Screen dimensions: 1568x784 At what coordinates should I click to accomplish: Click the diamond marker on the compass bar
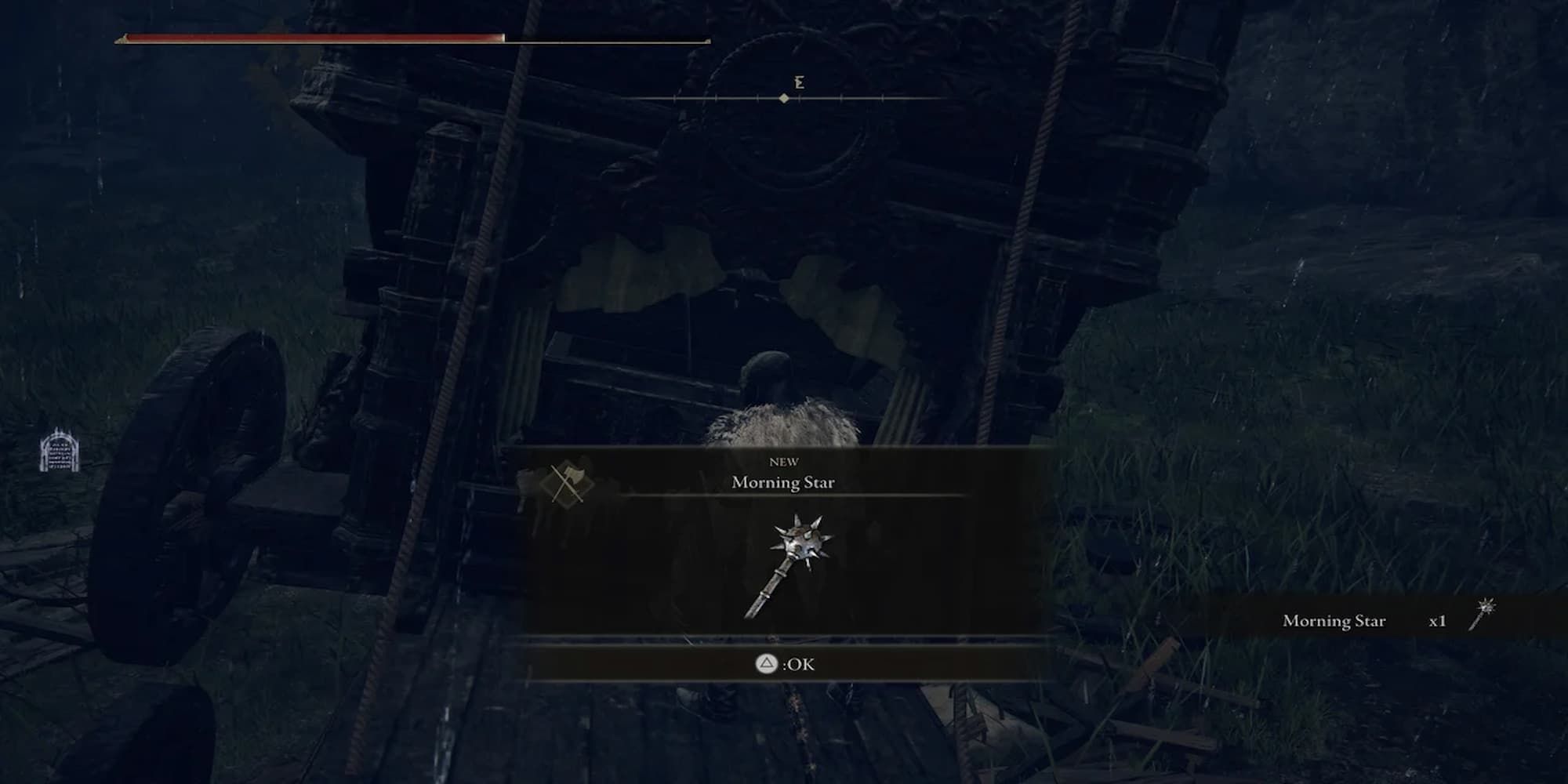(x=784, y=99)
